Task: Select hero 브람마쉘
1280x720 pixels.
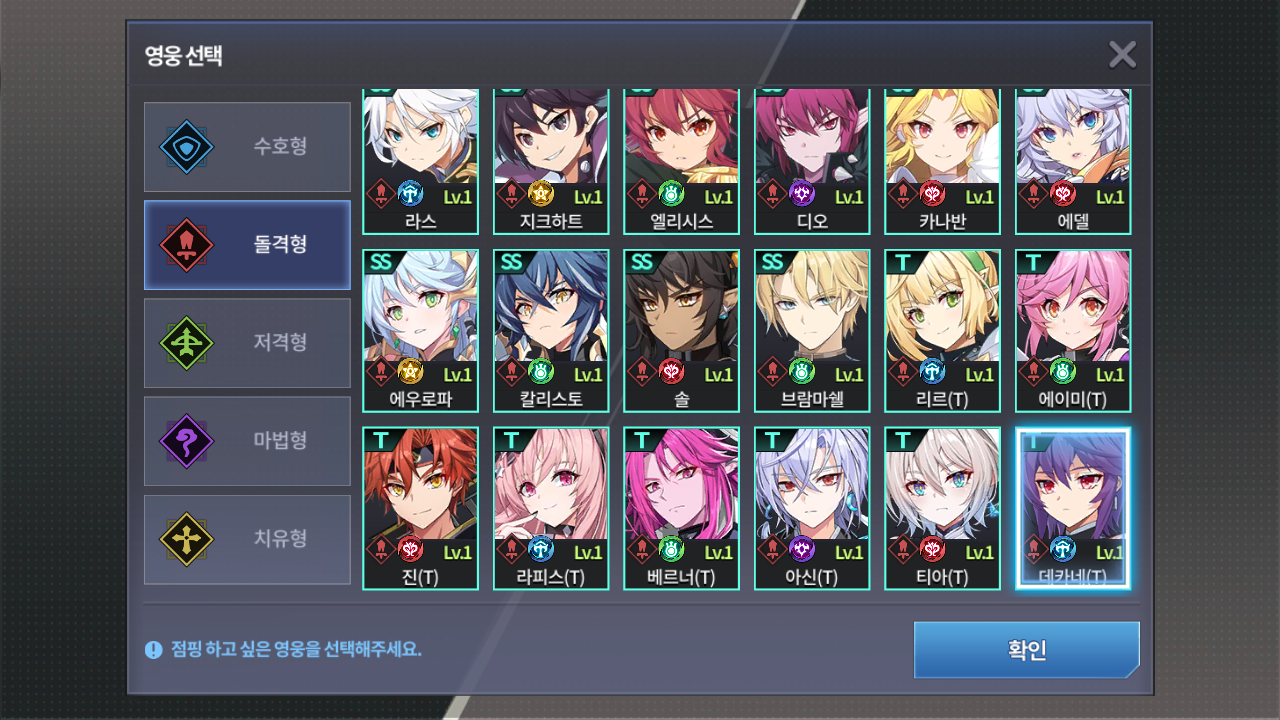Action: coord(812,330)
